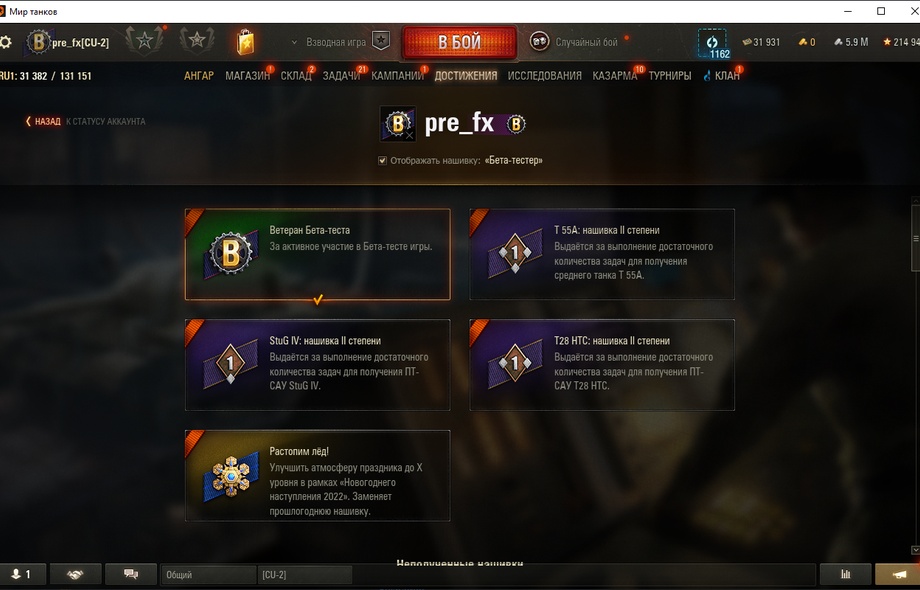Switch to the МАГАЗИН tab
The image size is (920, 590).
point(247,76)
